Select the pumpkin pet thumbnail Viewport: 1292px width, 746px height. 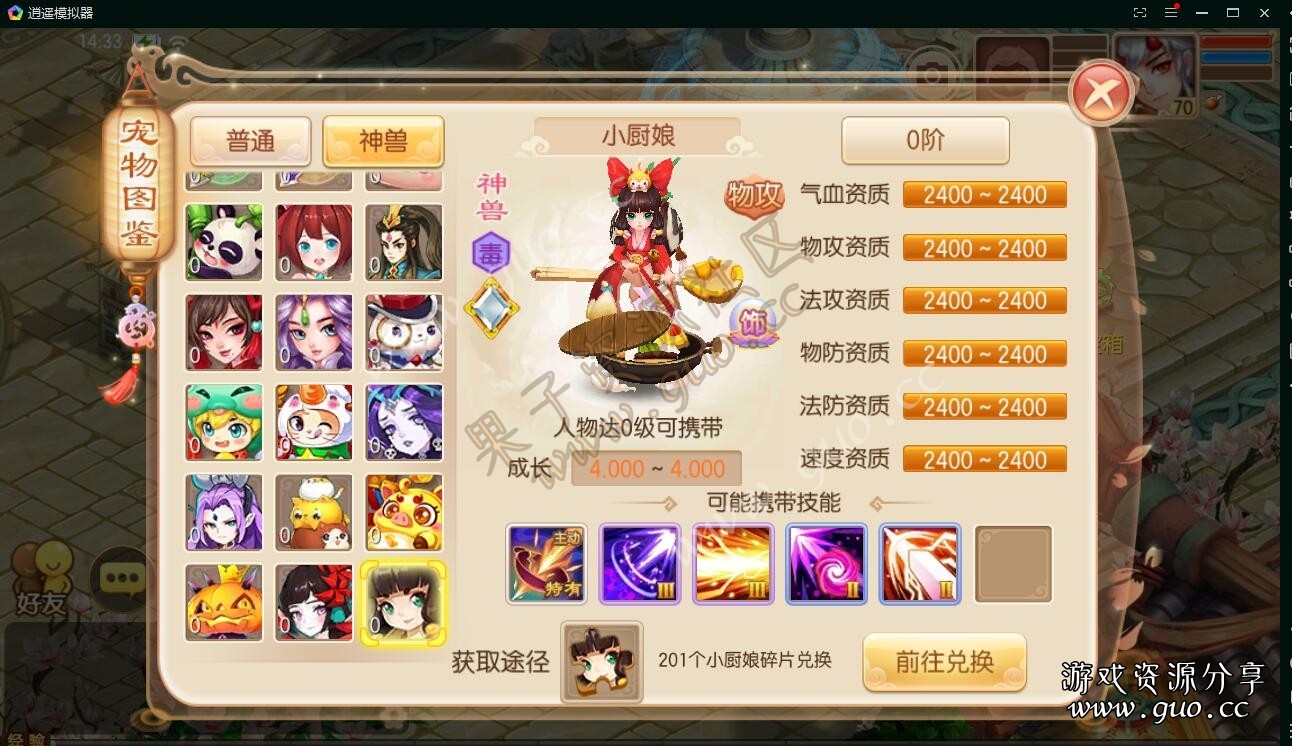pos(223,602)
